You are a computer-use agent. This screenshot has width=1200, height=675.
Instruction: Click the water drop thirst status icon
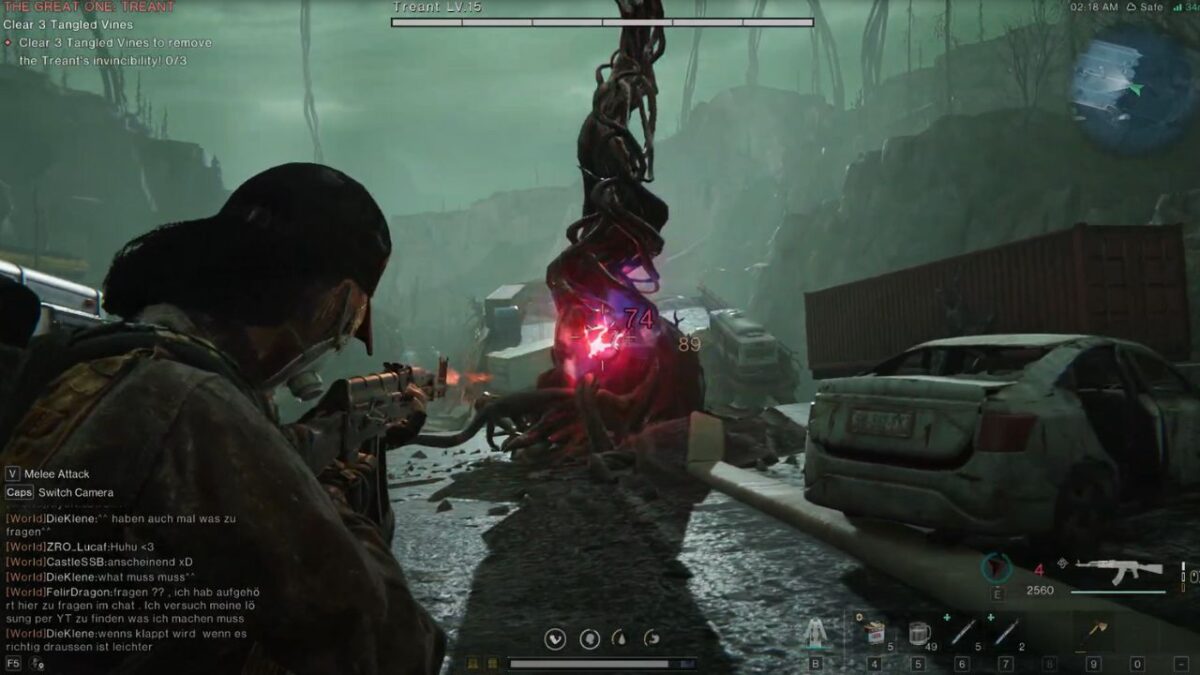(620, 638)
